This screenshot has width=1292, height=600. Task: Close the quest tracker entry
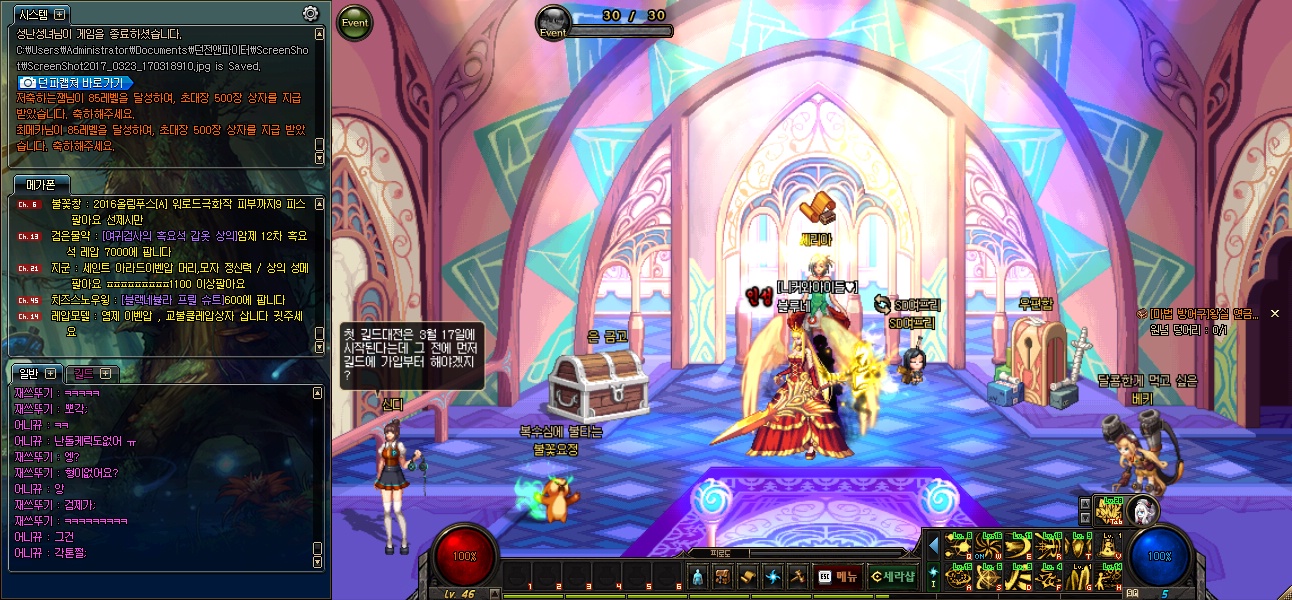[x=1275, y=314]
